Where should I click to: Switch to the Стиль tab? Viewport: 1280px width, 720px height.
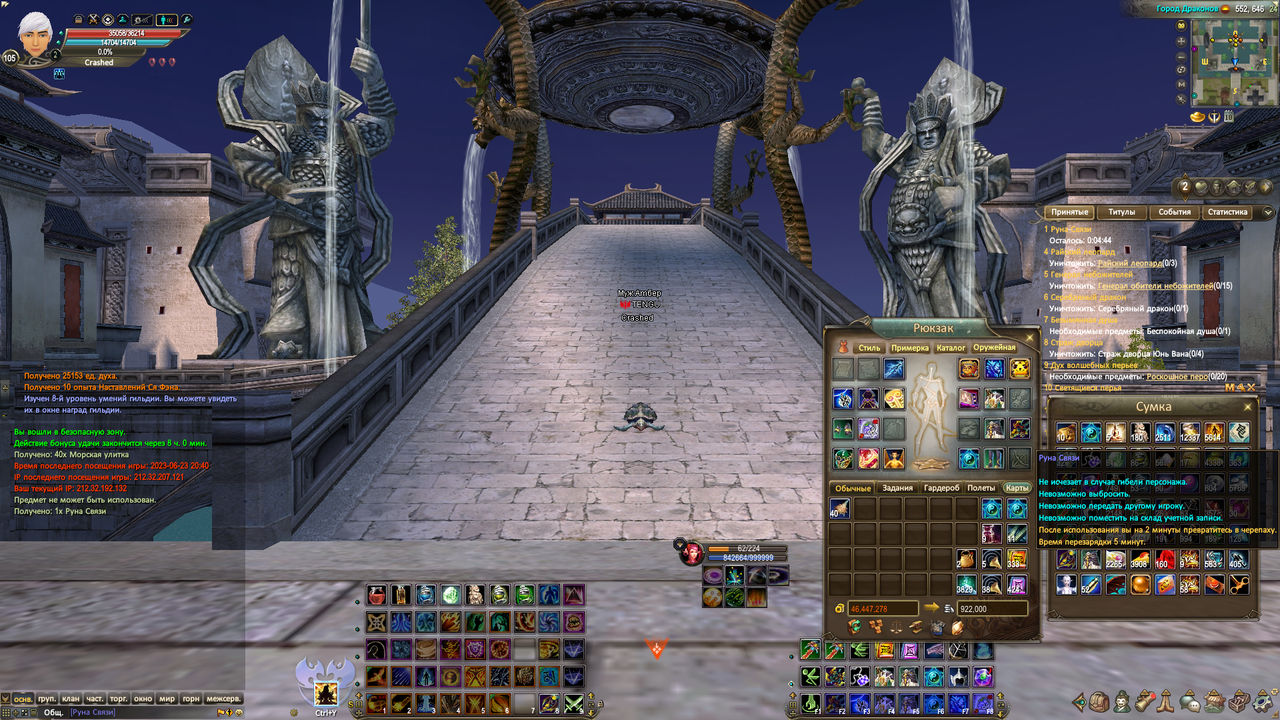tap(869, 348)
